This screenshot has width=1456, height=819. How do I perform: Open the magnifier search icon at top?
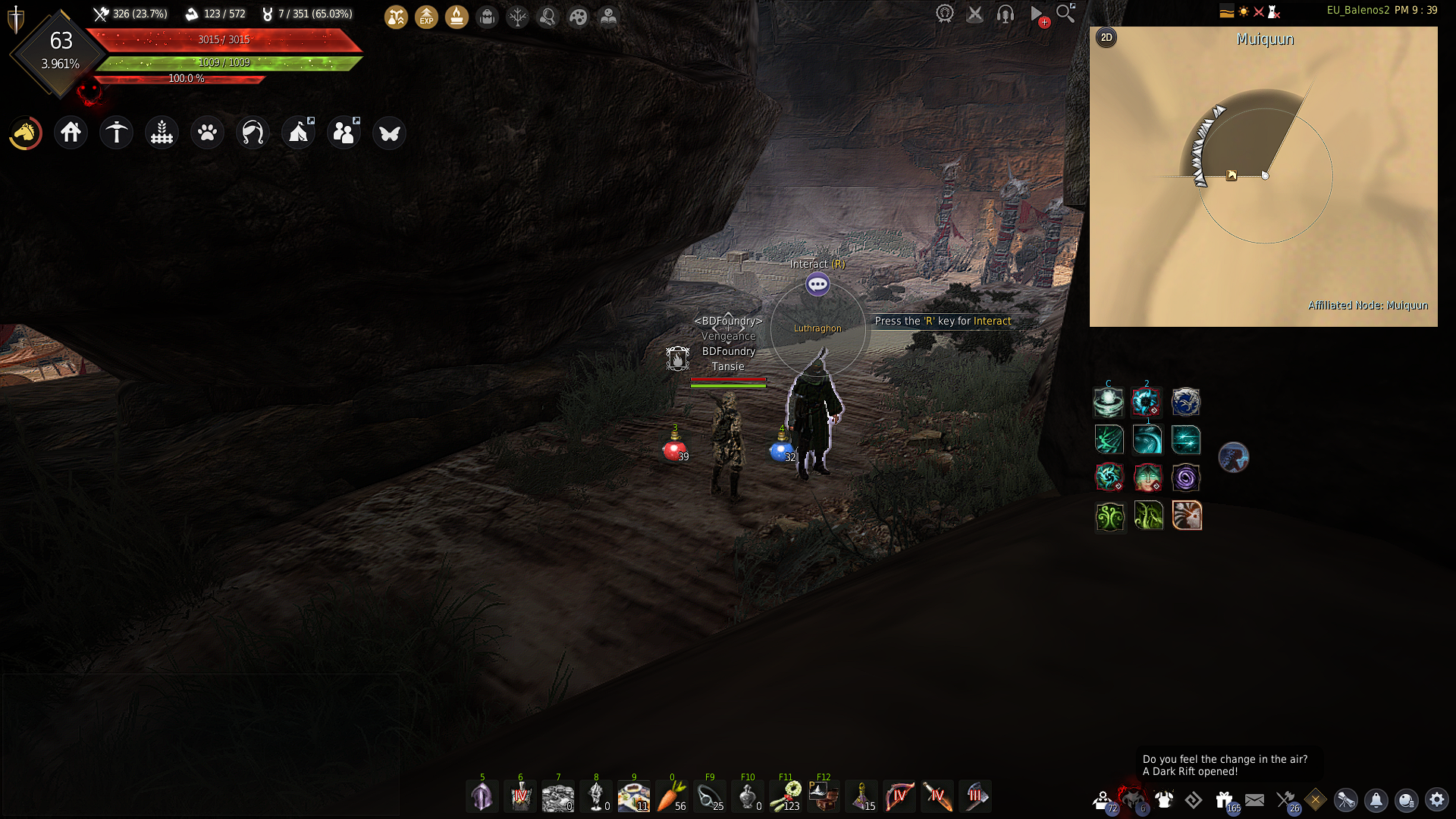point(1065,13)
